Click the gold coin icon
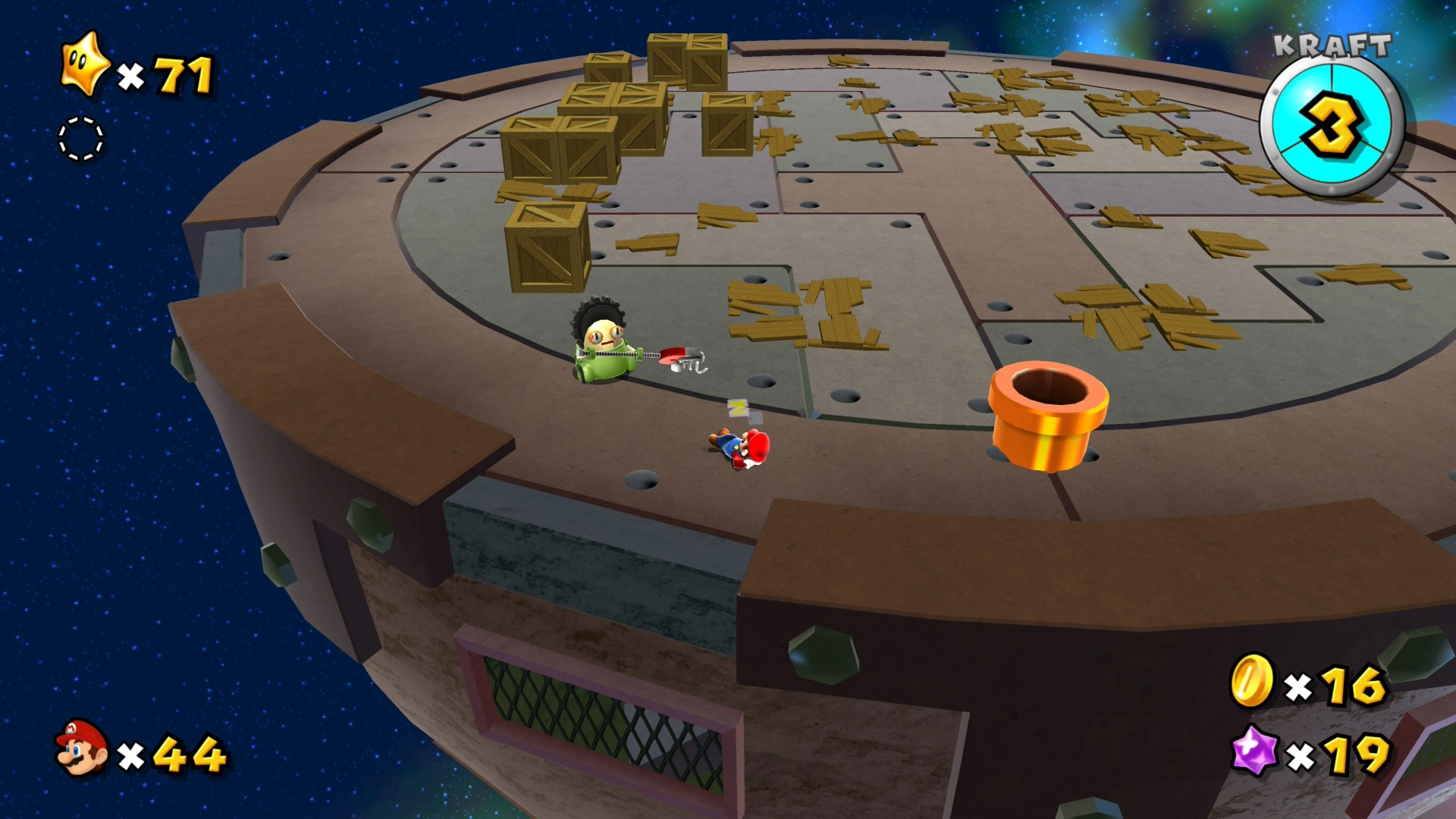This screenshot has height=819, width=1456. click(x=1250, y=680)
